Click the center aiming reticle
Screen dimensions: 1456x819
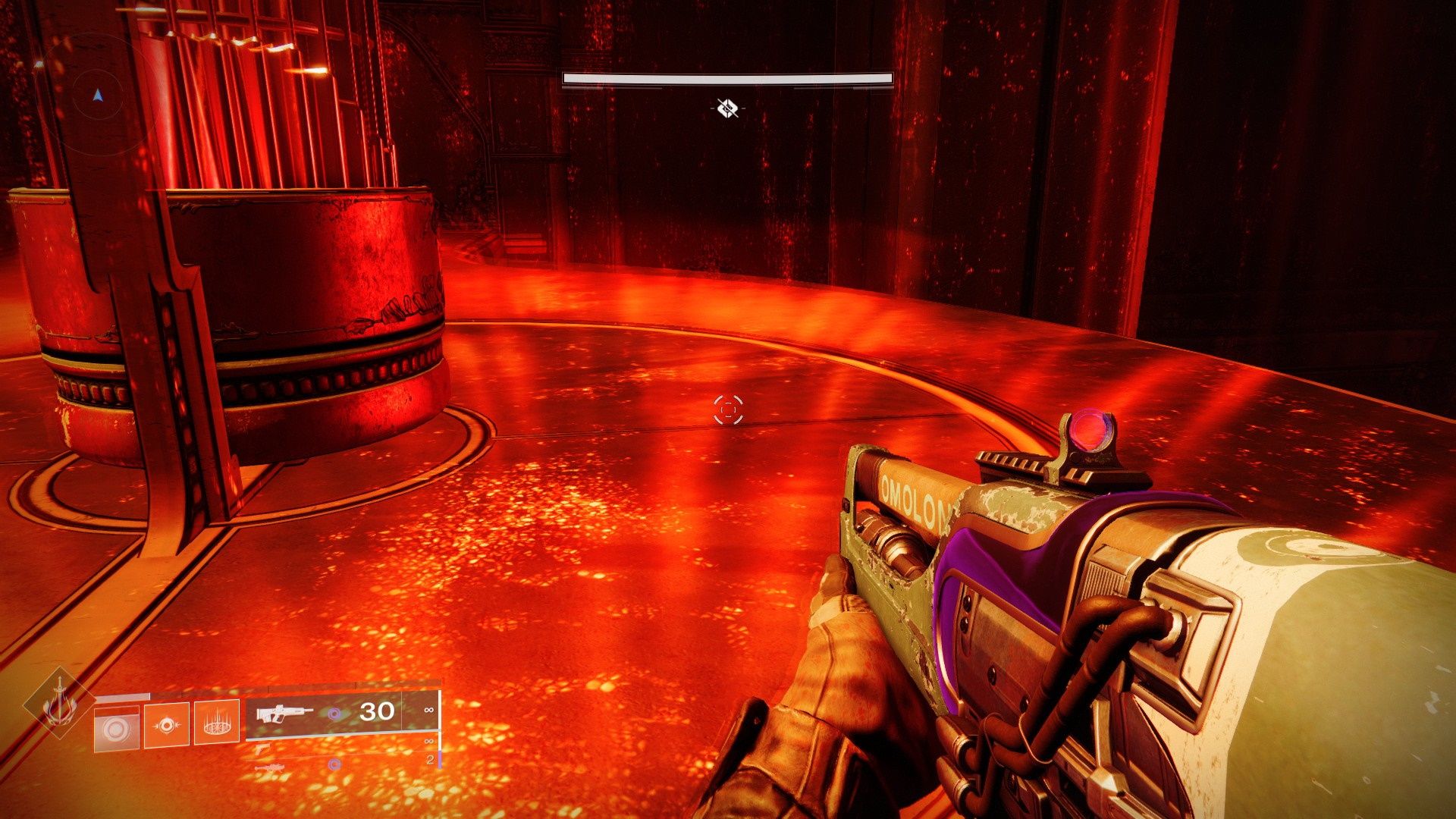pyautogui.click(x=727, y=410)
